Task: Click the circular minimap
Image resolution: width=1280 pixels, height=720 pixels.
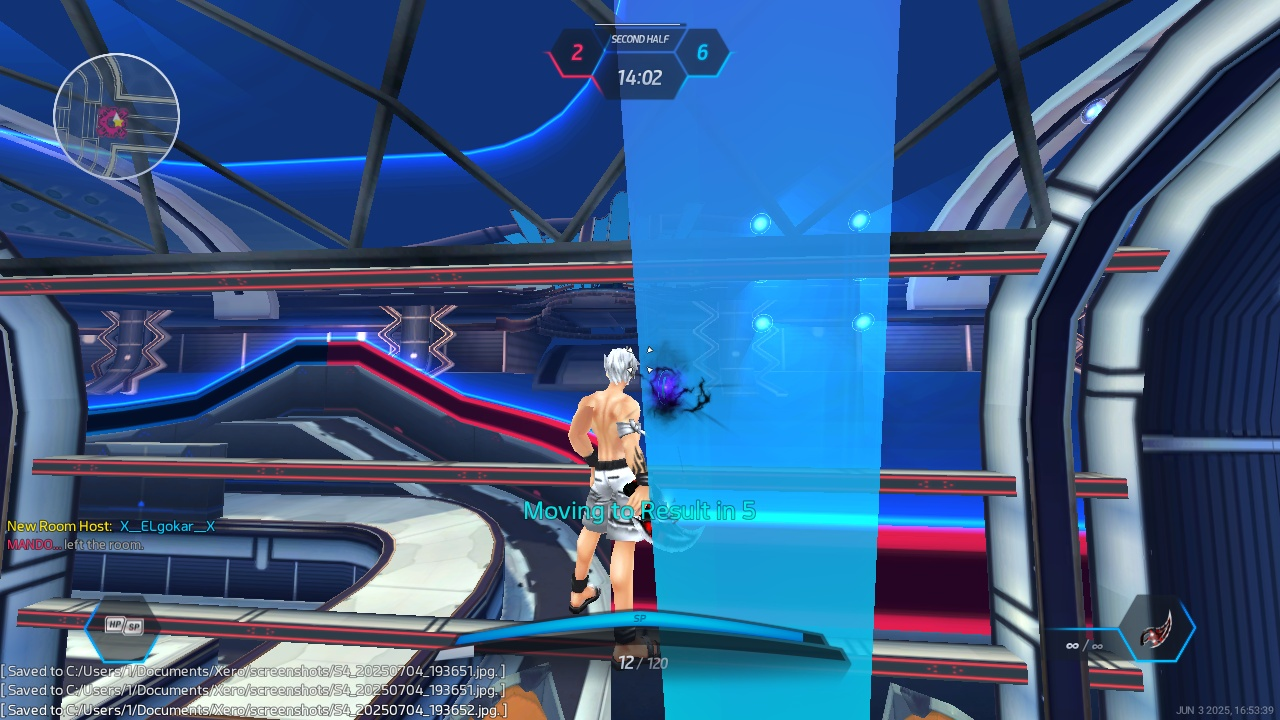Action: 116,117
